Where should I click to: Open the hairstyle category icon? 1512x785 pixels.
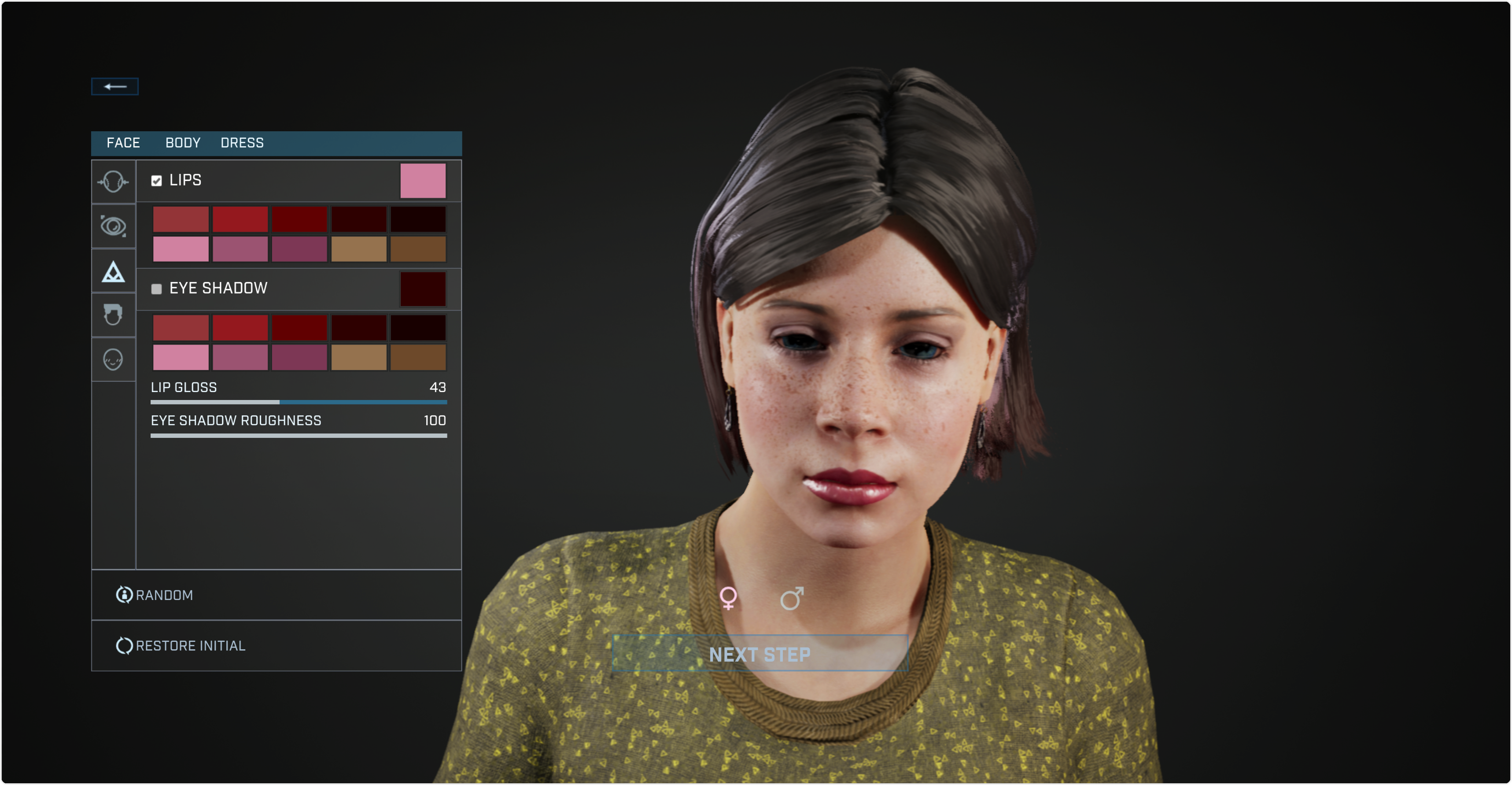coord(113,315)
